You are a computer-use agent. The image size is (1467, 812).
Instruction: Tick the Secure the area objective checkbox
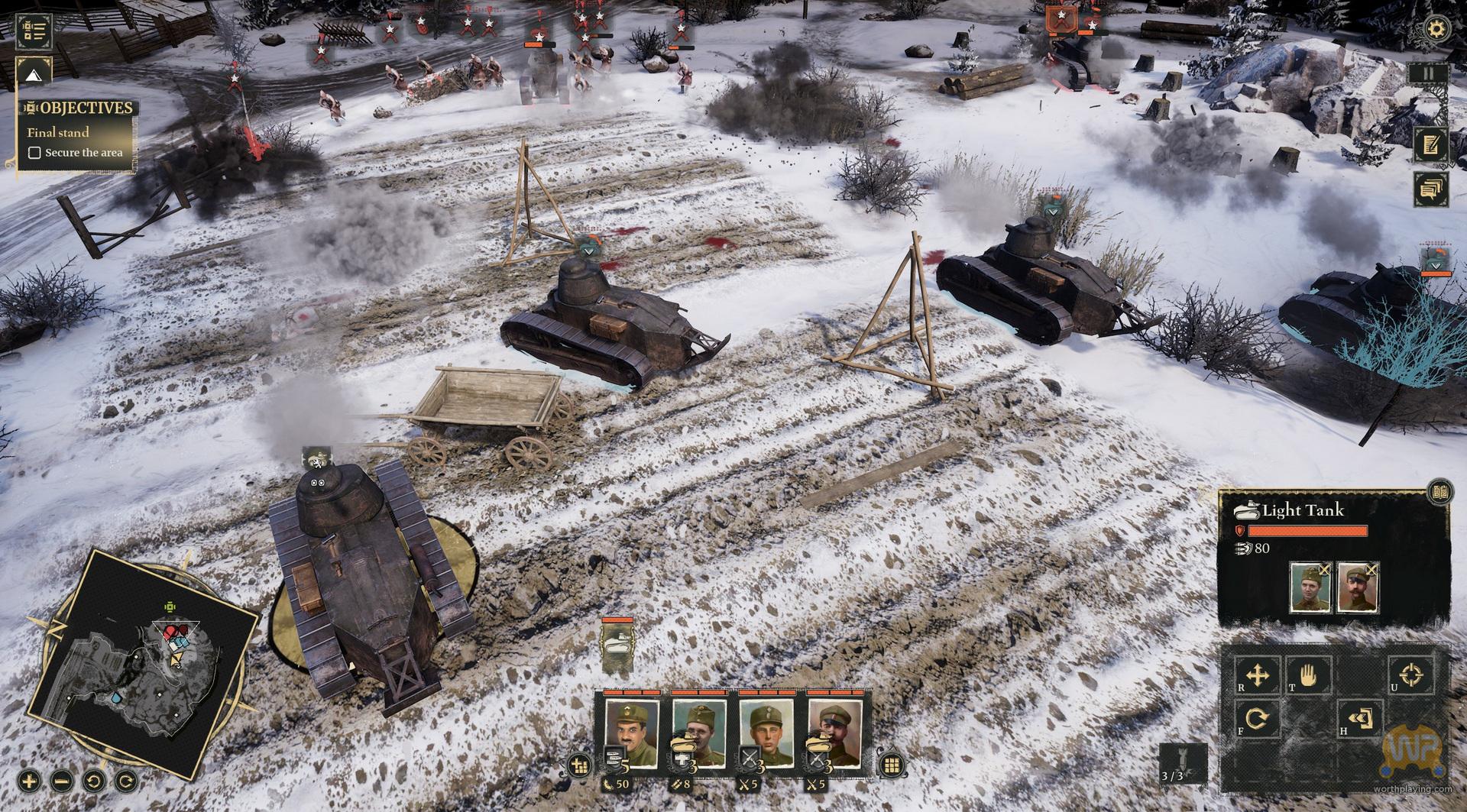coord(34,153)
